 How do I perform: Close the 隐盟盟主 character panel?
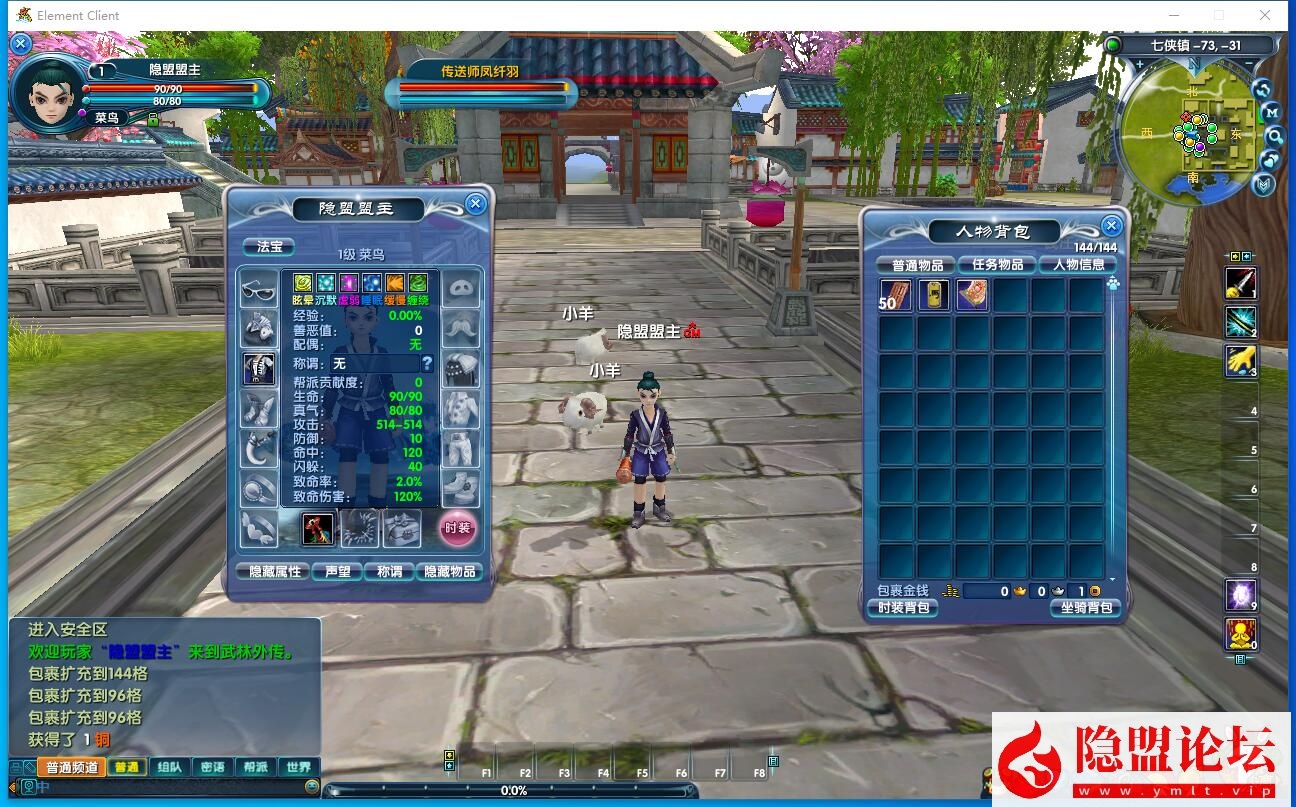point(476,204)
